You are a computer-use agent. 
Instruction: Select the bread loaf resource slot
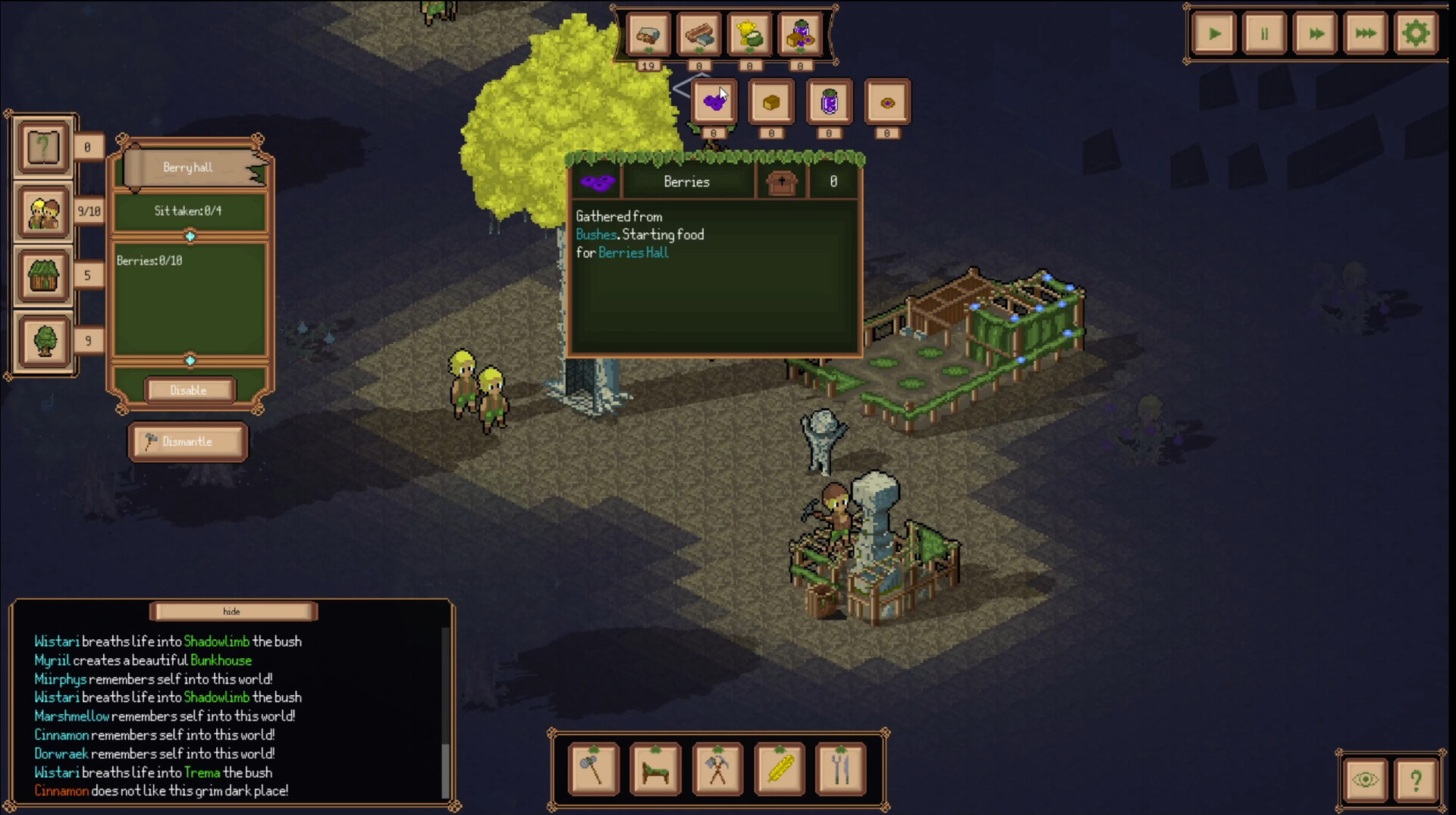click(771, 102)
